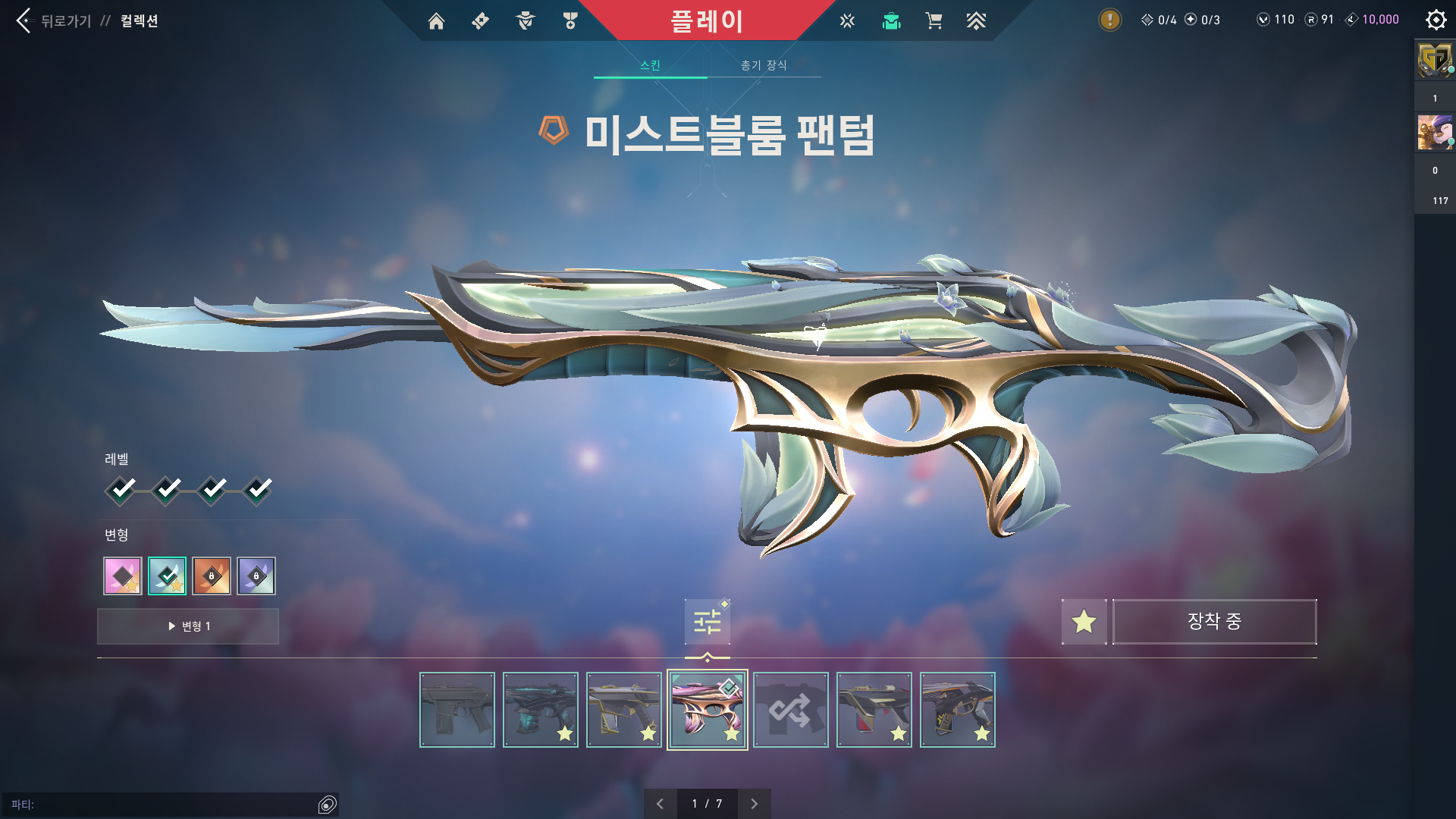Select the random skin shuffle thumbnail

point(790,709)
